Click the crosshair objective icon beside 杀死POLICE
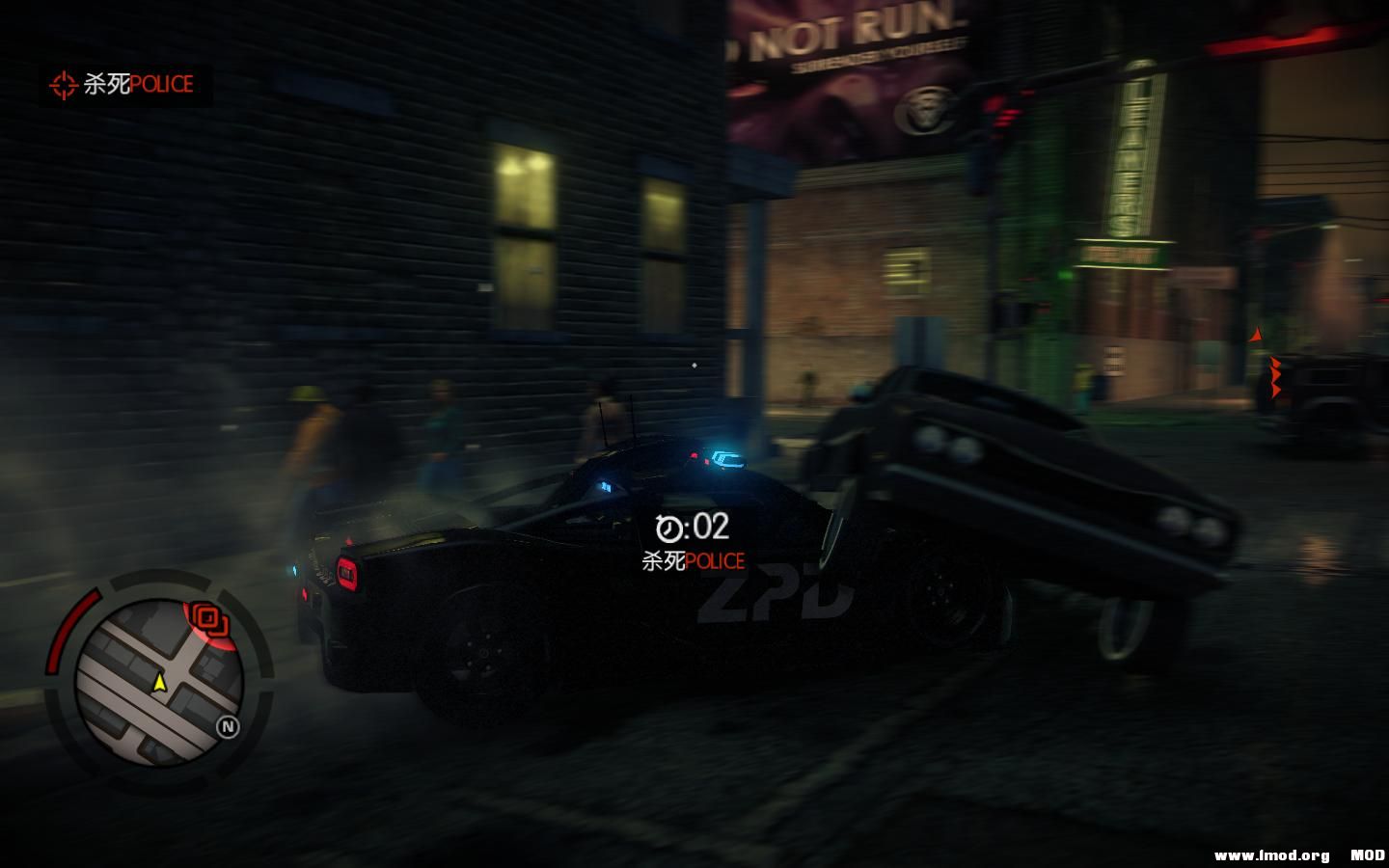Screen dimensions: 1389x868 click(x=65, y=85)
